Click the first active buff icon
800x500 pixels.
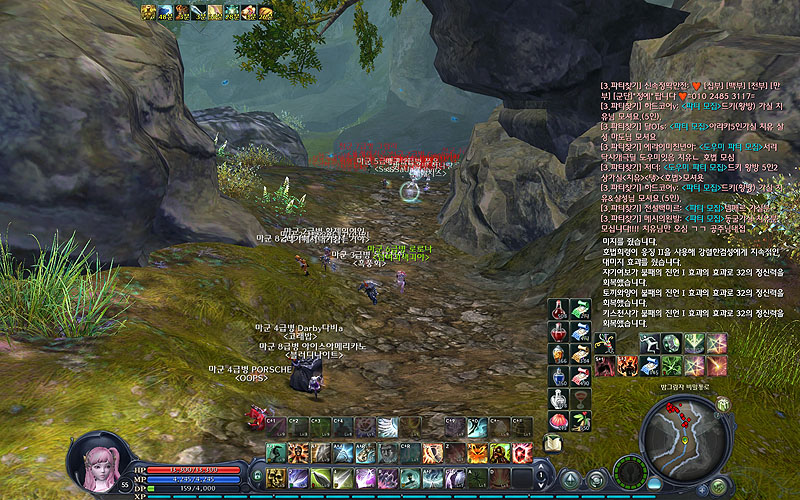pyautogui.click(x=146, y=12)
